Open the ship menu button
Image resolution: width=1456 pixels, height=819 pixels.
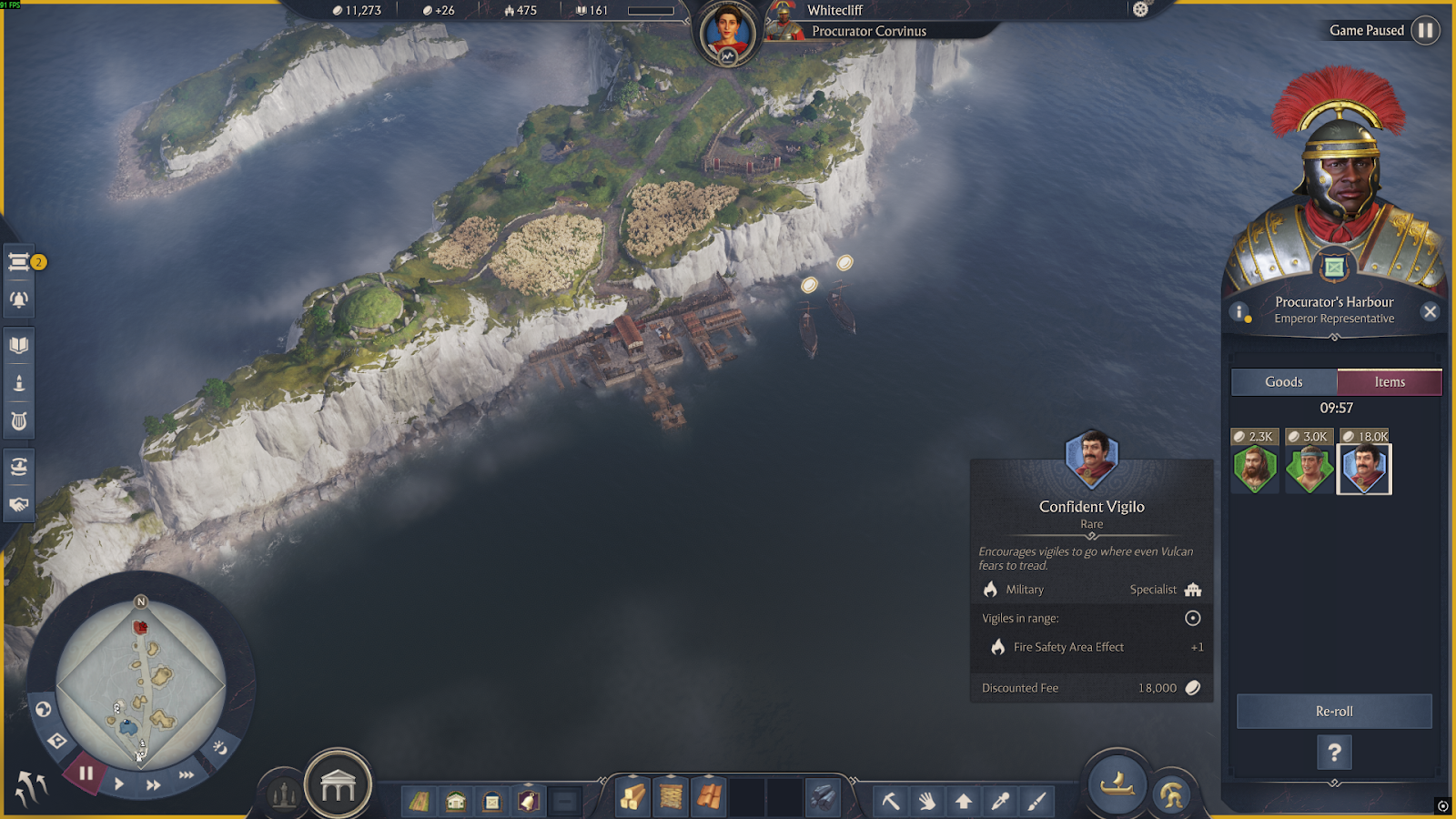[x=1117, y=784]
